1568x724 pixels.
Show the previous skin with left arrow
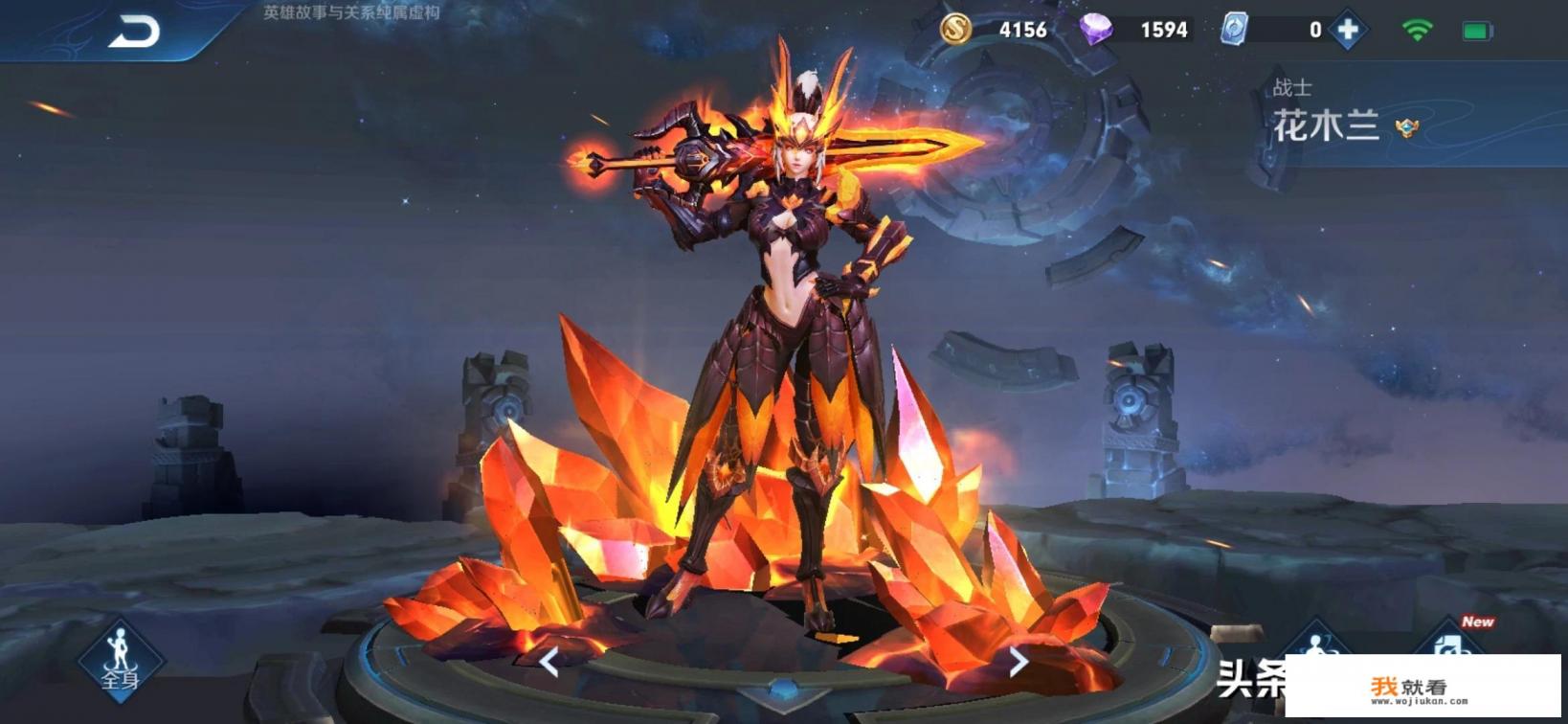549,661
